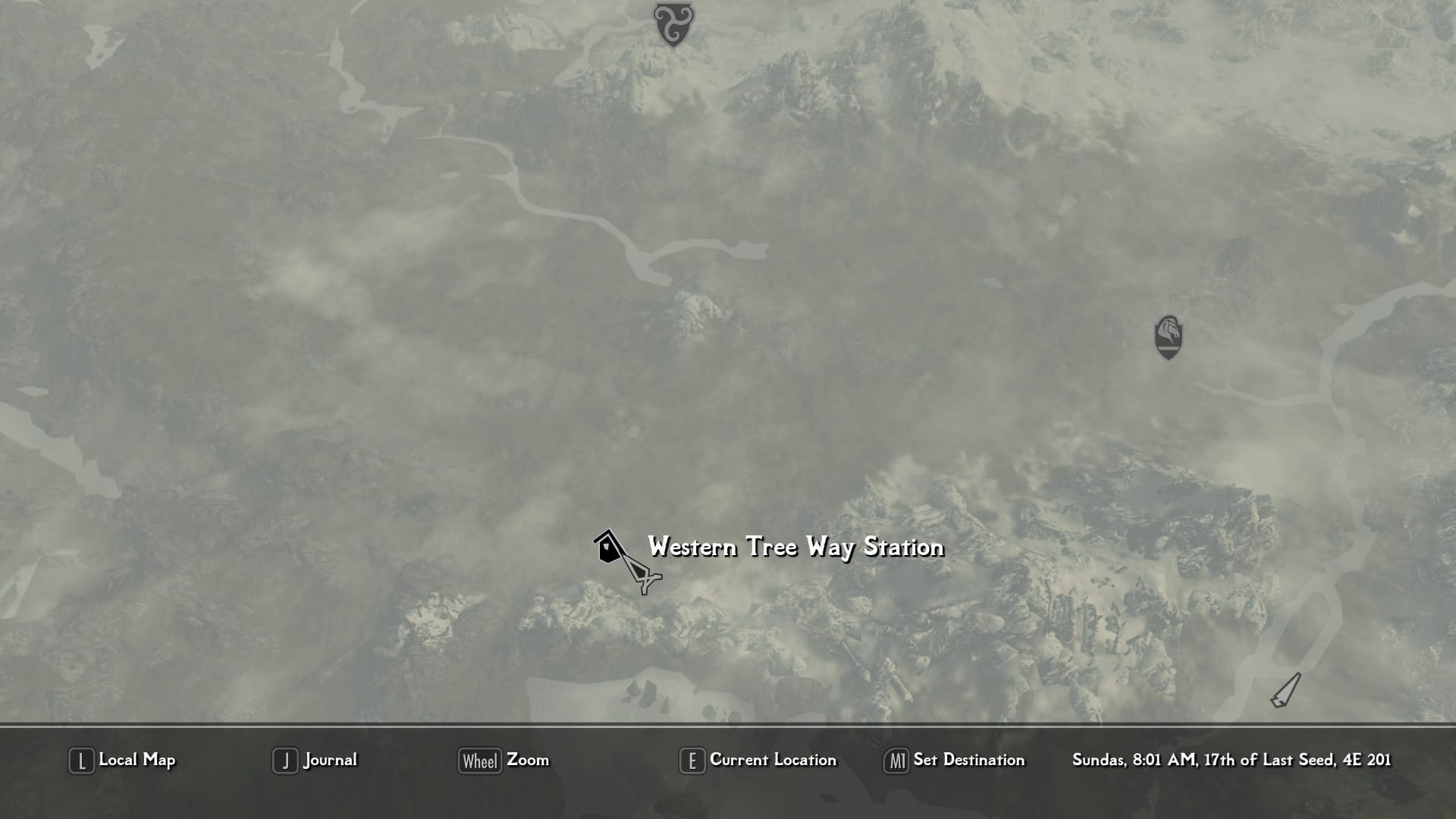
Task: Select the Morthal triskelion shield marker
Action: [673, 23]
